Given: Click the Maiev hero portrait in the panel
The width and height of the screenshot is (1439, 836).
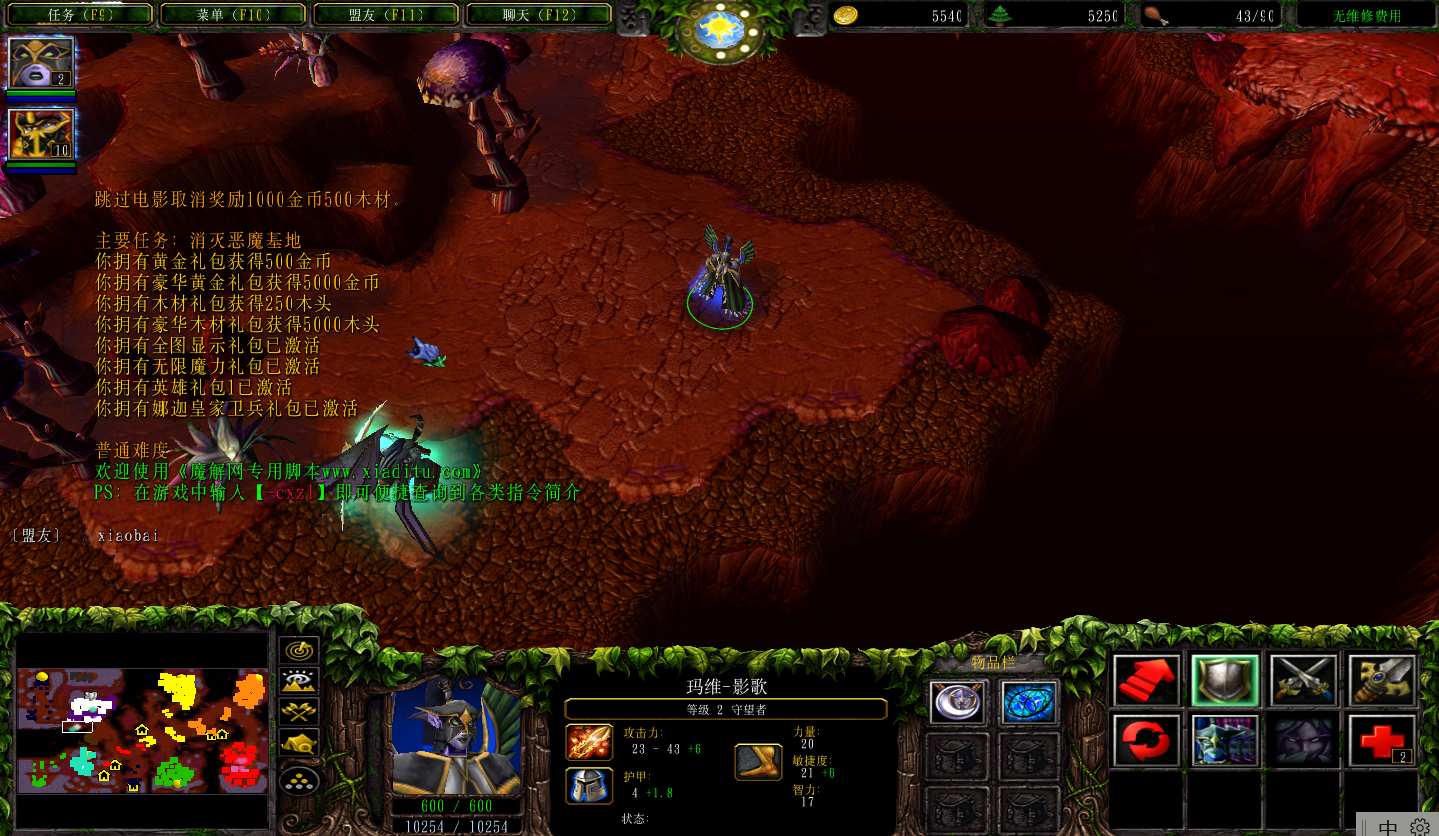Looking at the screenshot, I should 456,735.
